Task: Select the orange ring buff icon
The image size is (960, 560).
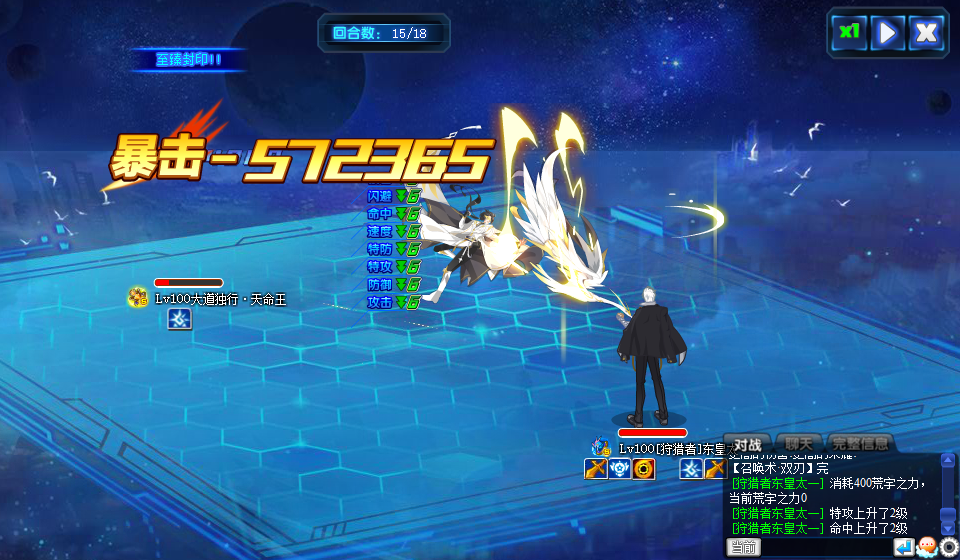Action: 644,468
